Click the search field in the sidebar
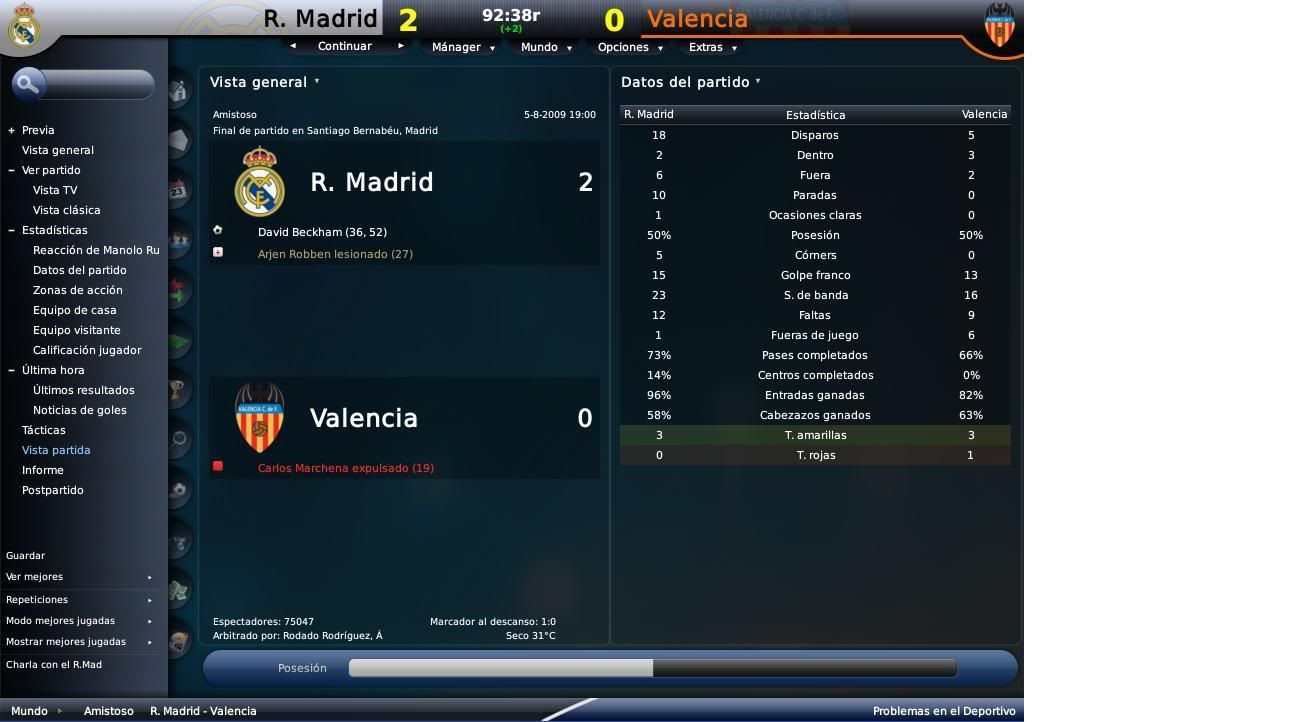Screen dimensions: 1294x722 click(96, 84)
